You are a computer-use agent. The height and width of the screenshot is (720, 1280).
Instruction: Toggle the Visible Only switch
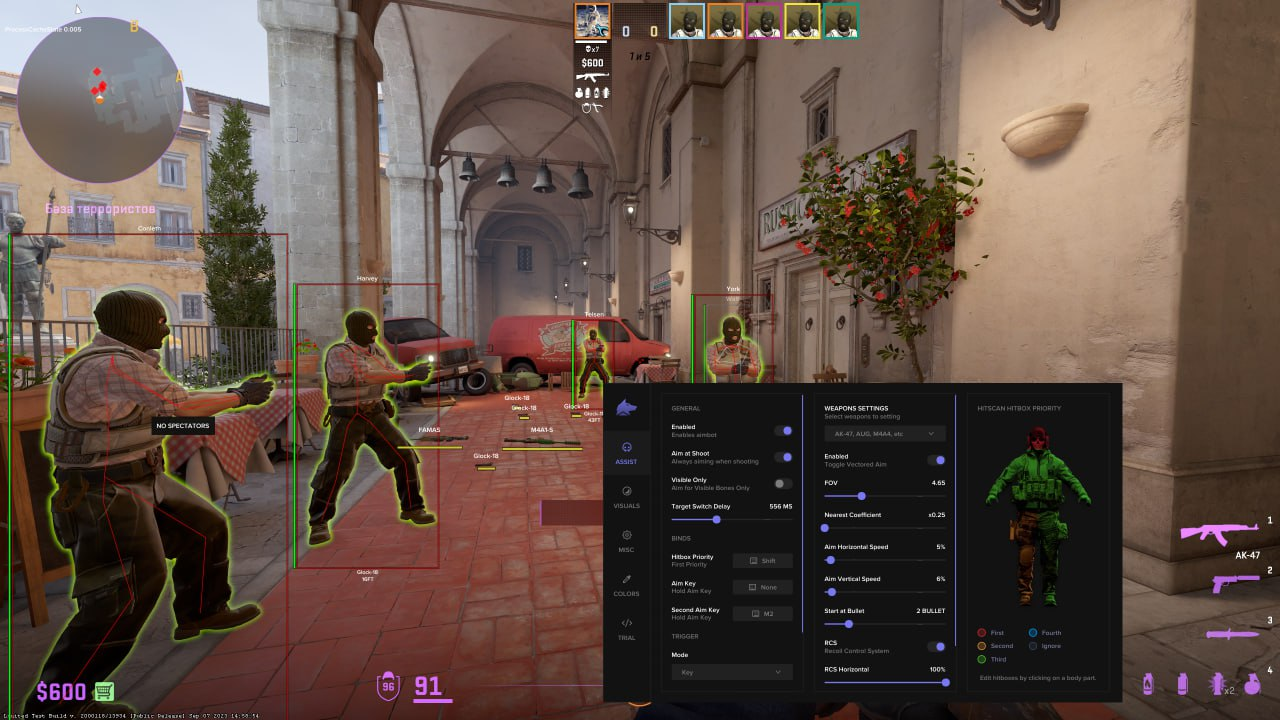coord(783,484)
